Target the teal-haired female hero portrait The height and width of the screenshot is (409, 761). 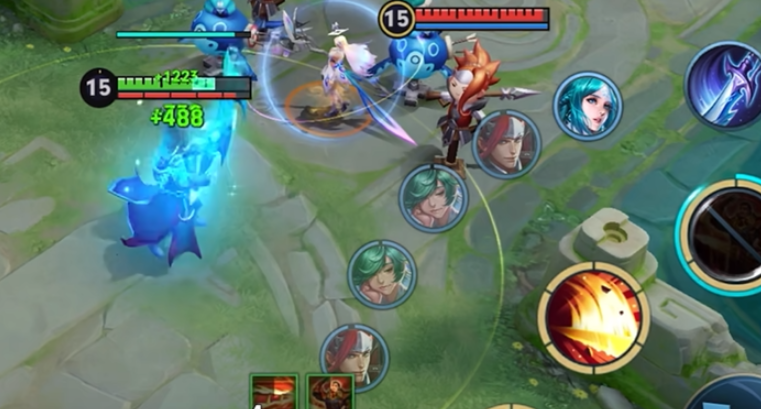587,106
